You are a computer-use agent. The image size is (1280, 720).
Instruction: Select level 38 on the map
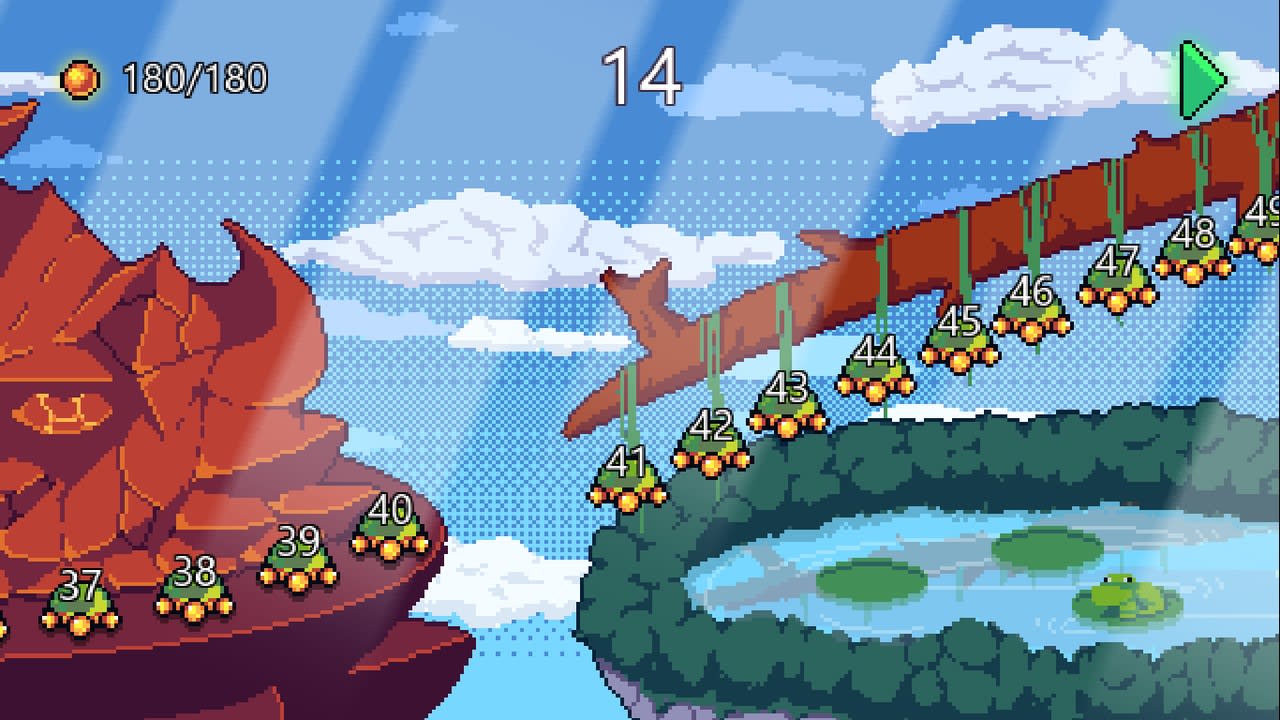pos(193,592)
